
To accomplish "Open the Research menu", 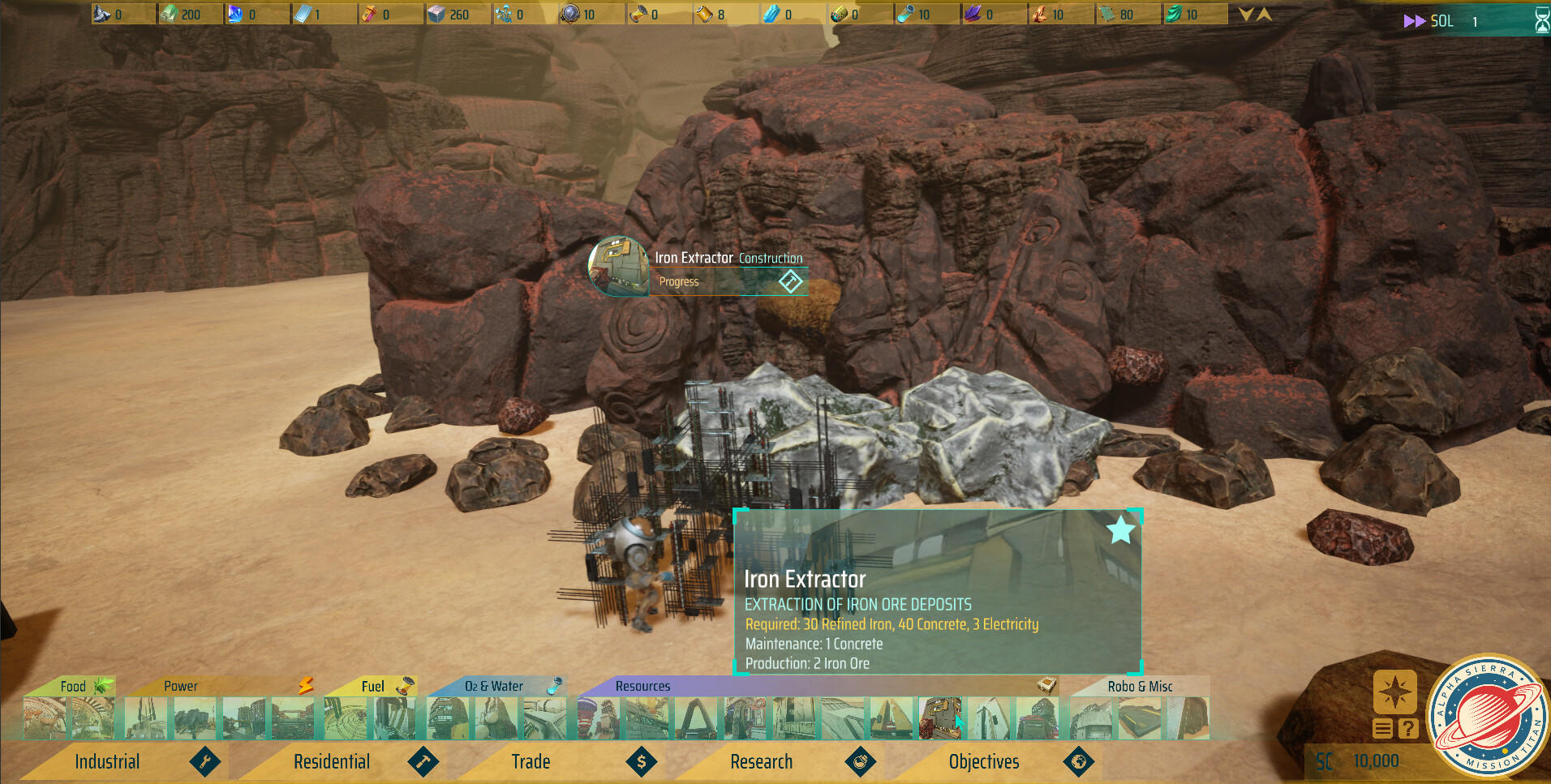I will tap(762, 761).
